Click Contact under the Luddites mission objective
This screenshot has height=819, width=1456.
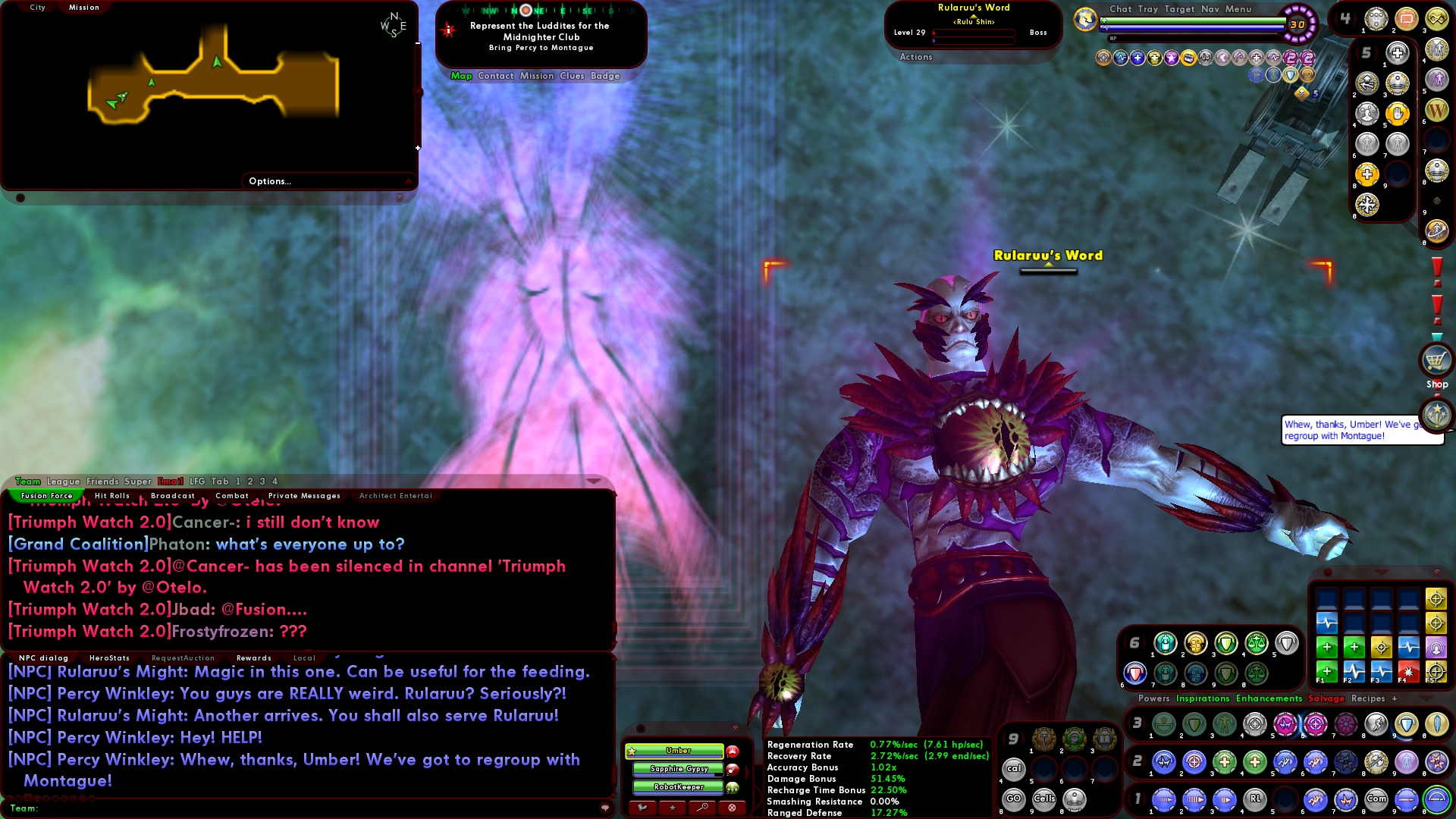[x=496, y=76]
